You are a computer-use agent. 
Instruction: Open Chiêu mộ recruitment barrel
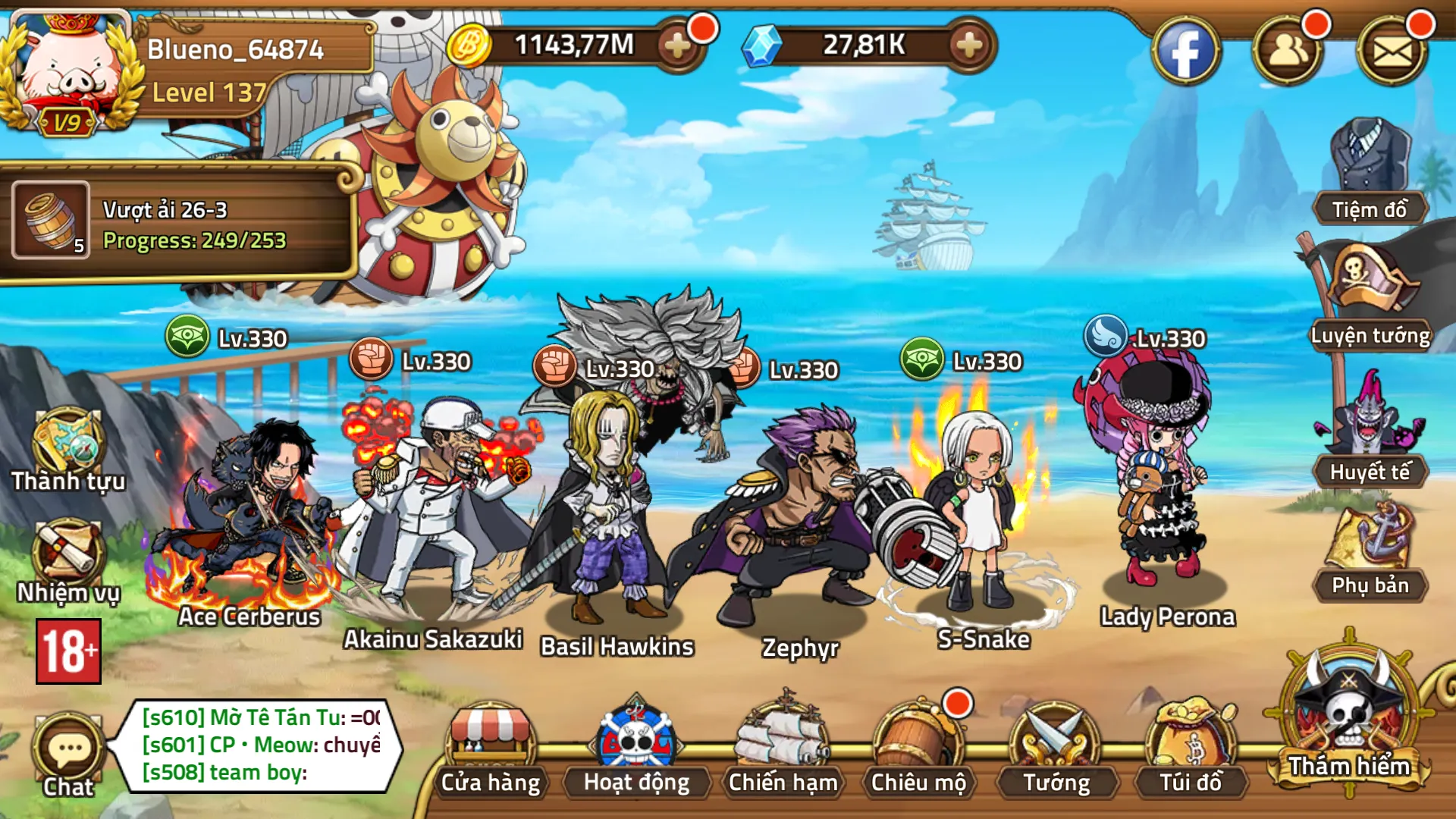[x=918, y=747]
